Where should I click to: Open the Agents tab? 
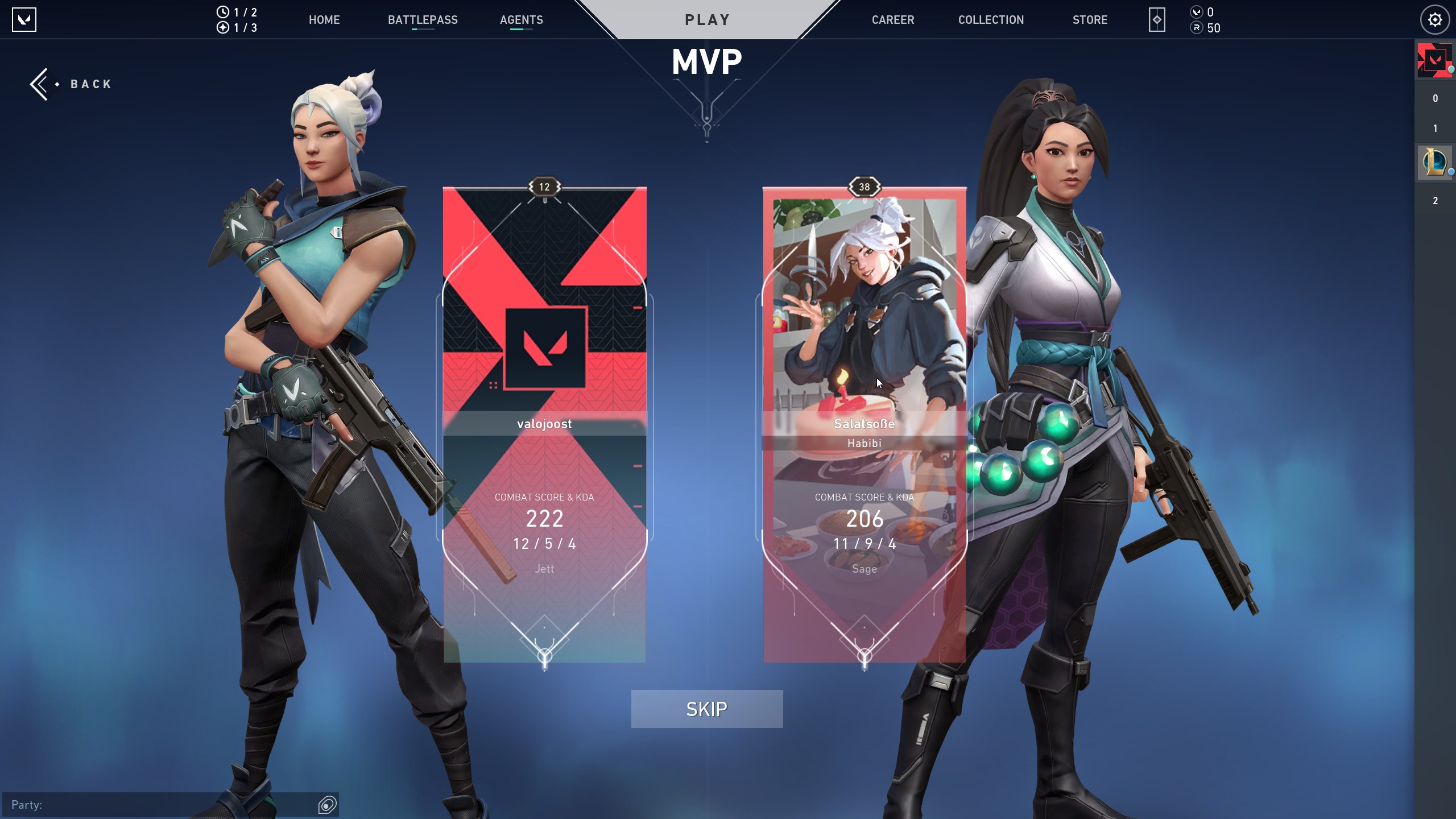click(x=521, y=20)
